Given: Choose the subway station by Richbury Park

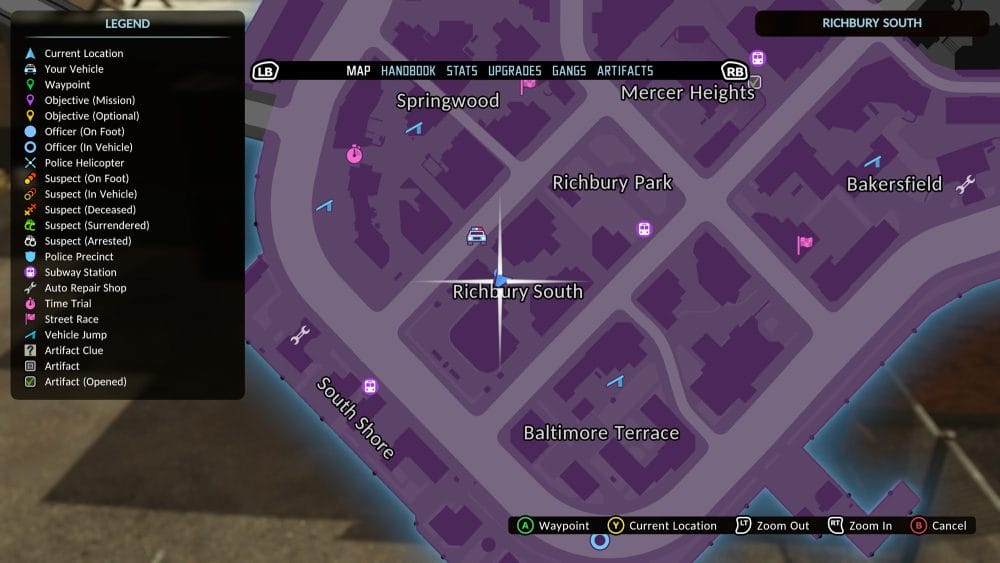Looking at the screenshot, I should (x=645, y=229).
